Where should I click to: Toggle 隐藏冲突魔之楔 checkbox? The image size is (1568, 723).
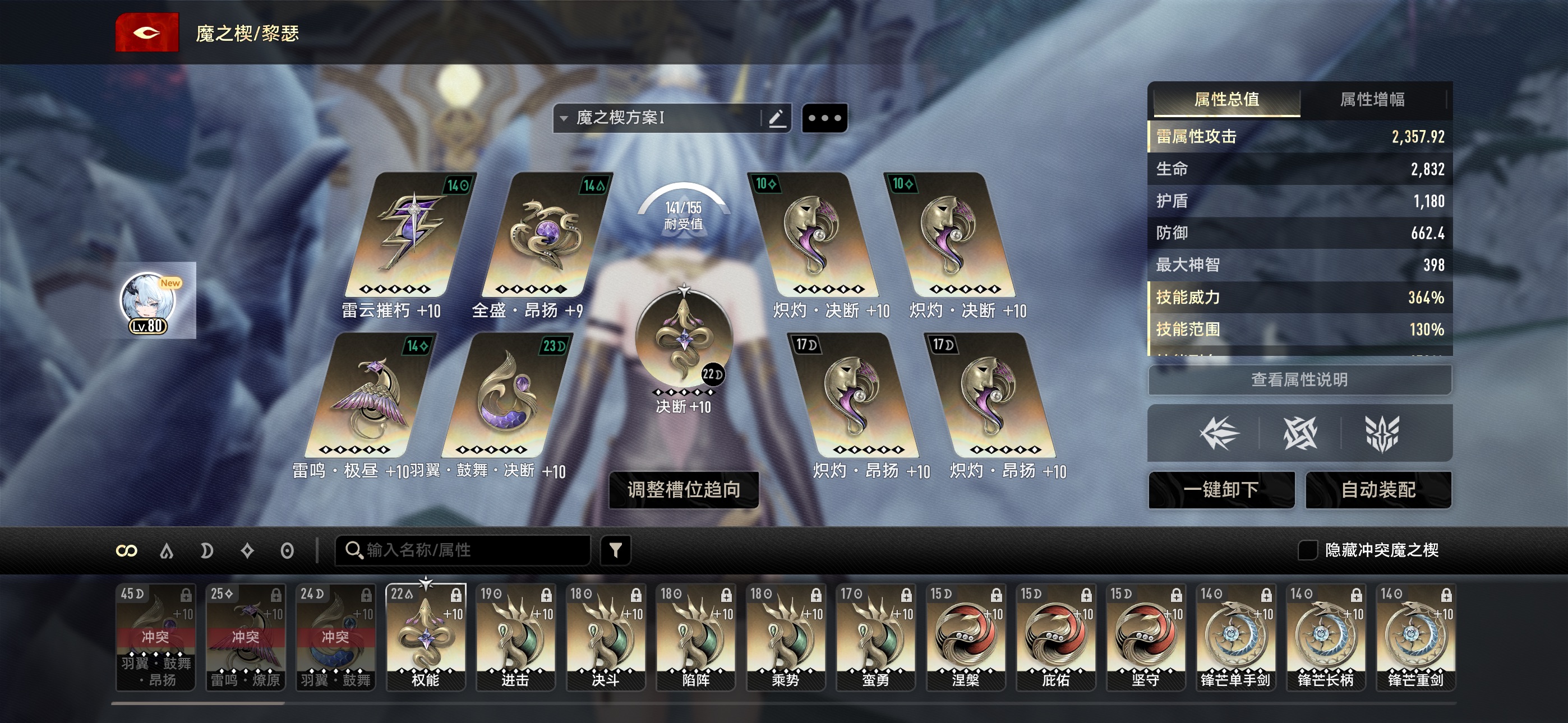[1307, 550]
